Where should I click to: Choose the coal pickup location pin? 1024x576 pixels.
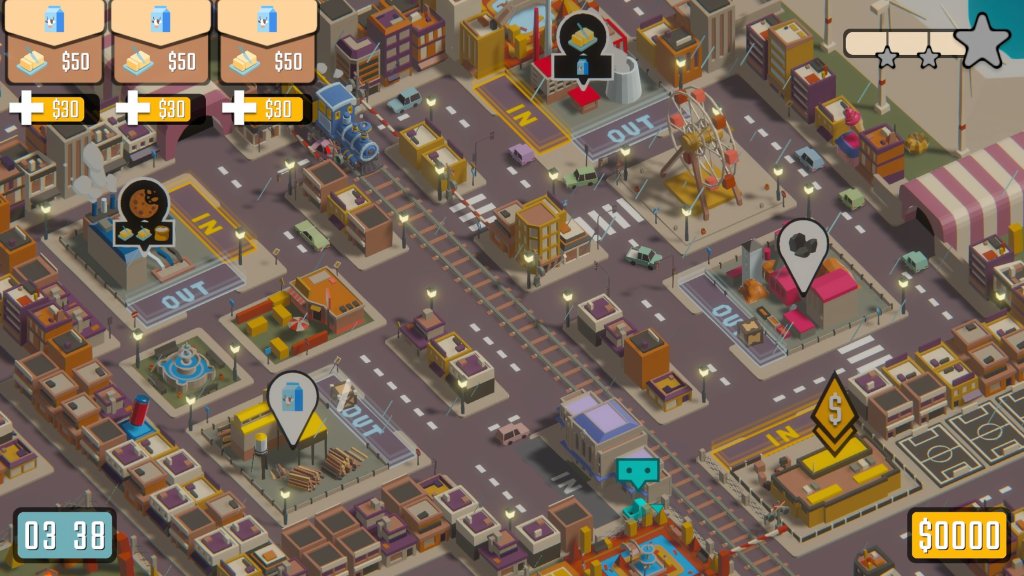(805, 250)
